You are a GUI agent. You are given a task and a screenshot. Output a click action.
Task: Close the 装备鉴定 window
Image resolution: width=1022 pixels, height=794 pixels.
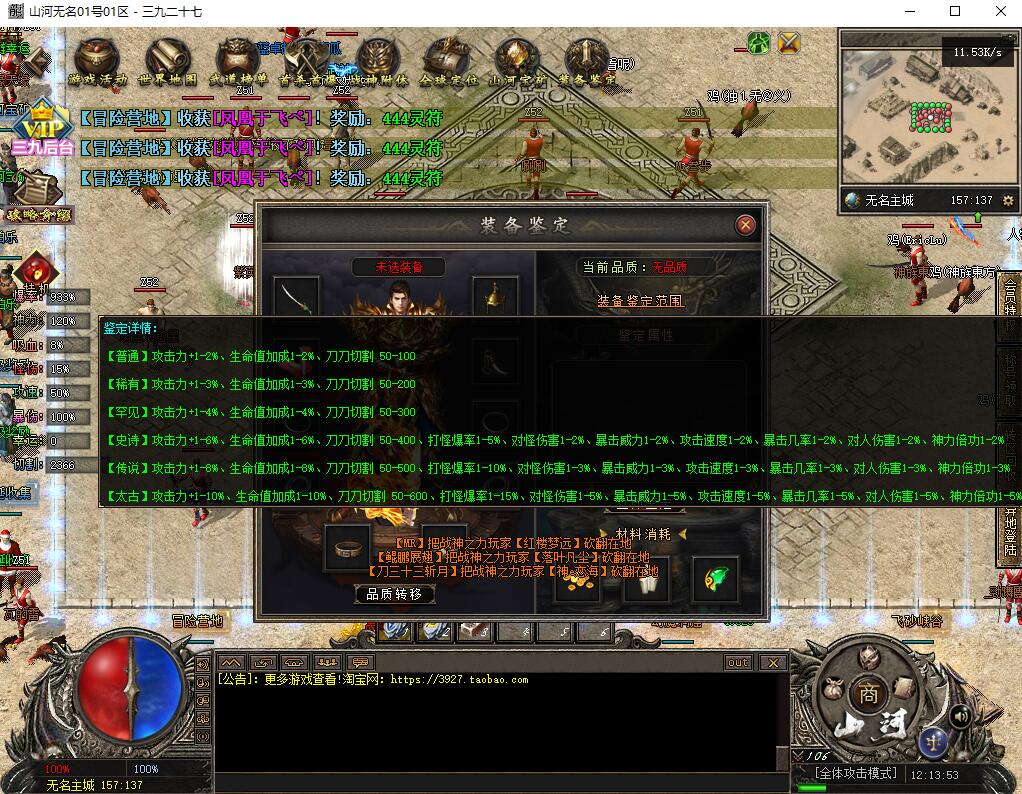tap(745, 225)
